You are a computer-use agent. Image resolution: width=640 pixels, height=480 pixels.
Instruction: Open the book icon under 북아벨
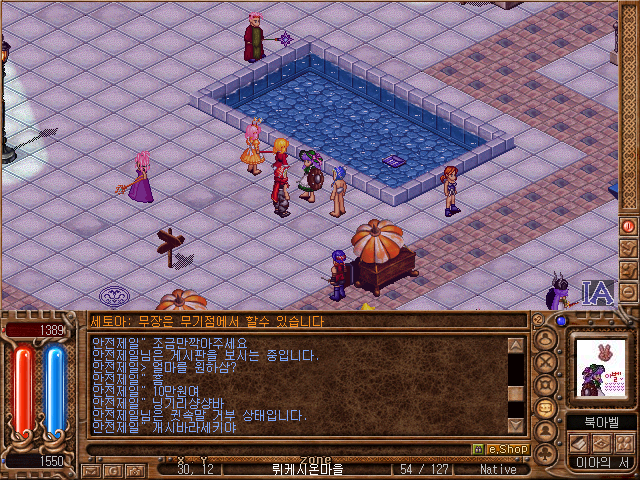coord(579,442)
